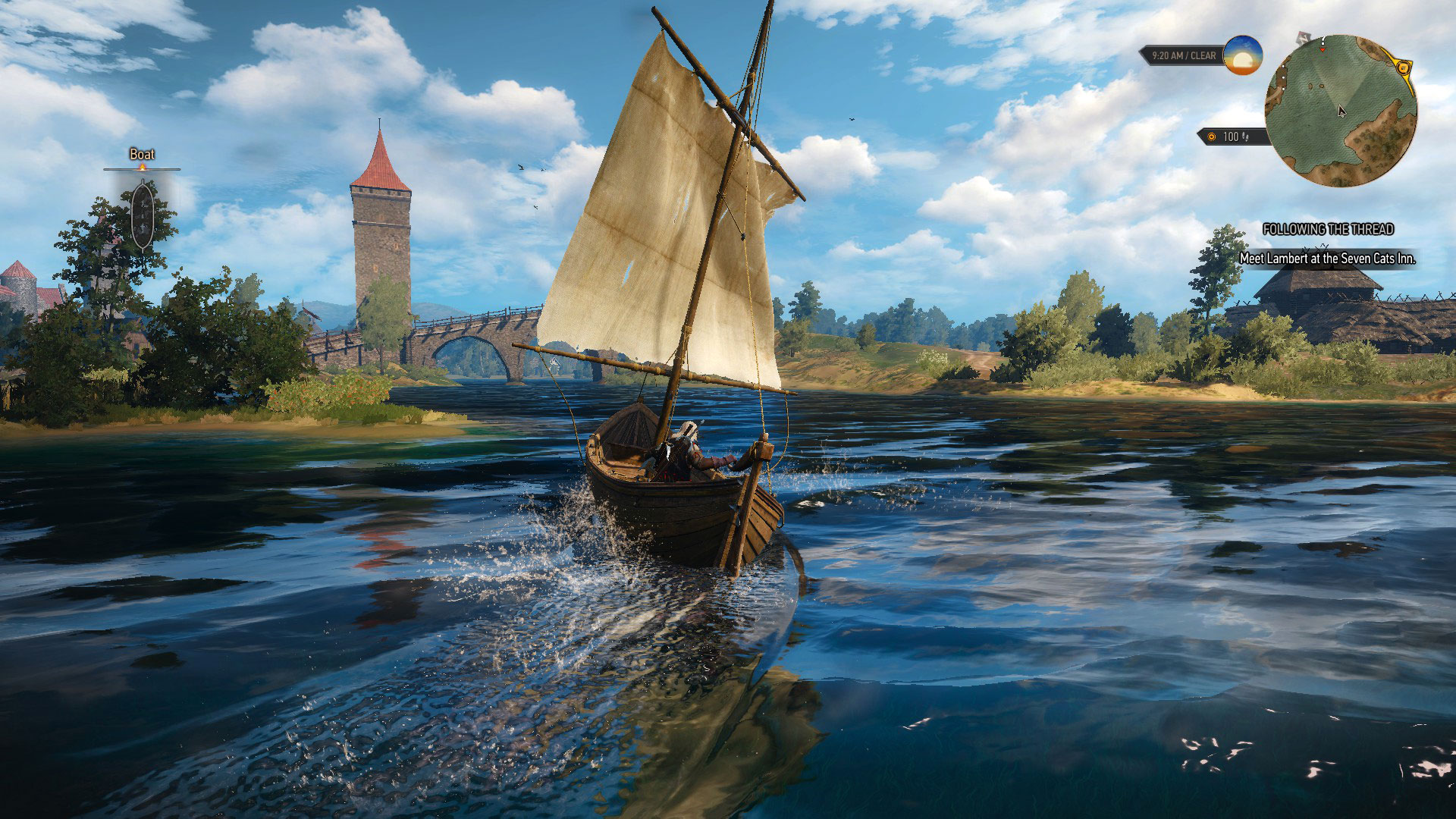This screenshot has width=1456, height=819.
Task: Select the crowns currency icon on the HUD
Action: (x=1211, y=137)
